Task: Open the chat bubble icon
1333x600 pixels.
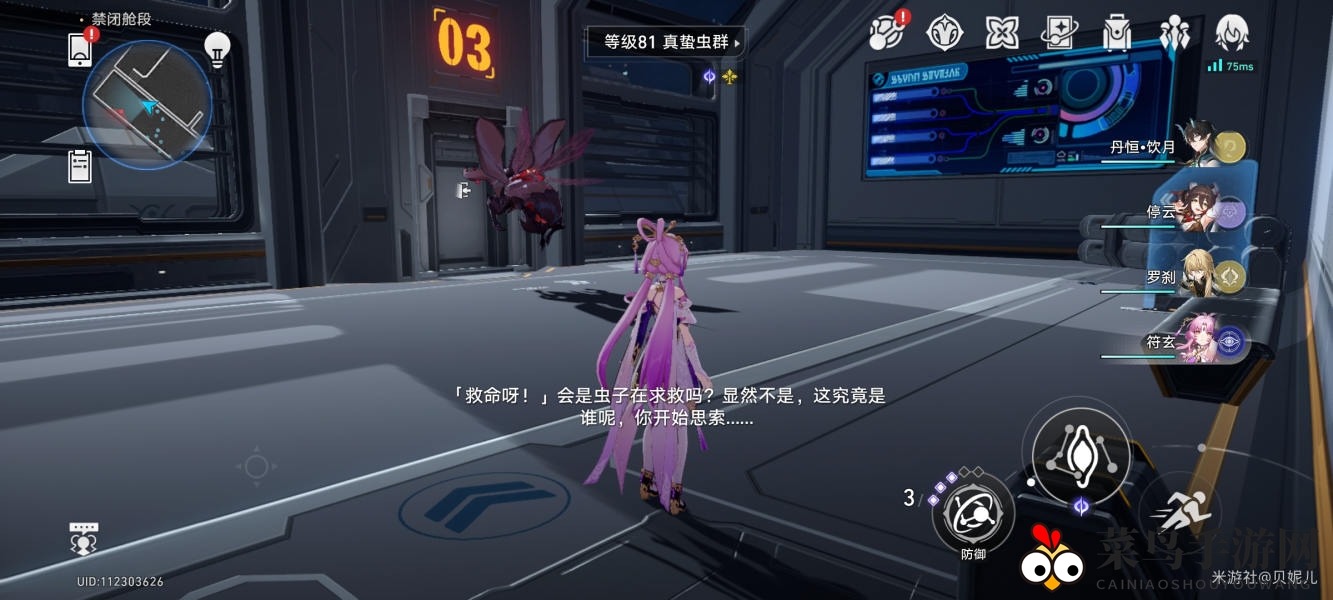Action: [x=84, y=537]
